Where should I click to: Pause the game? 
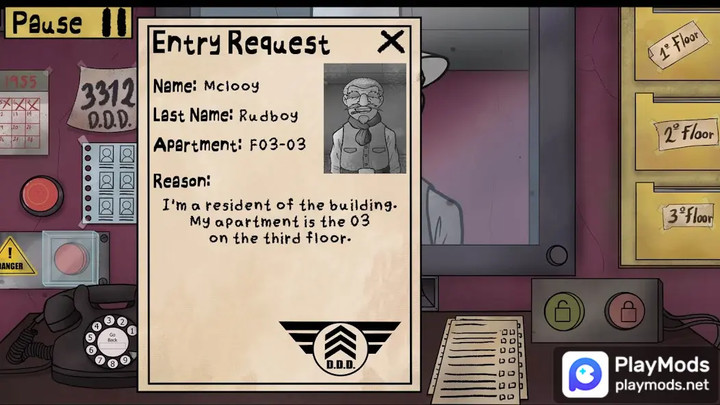[x=70, y=22]
